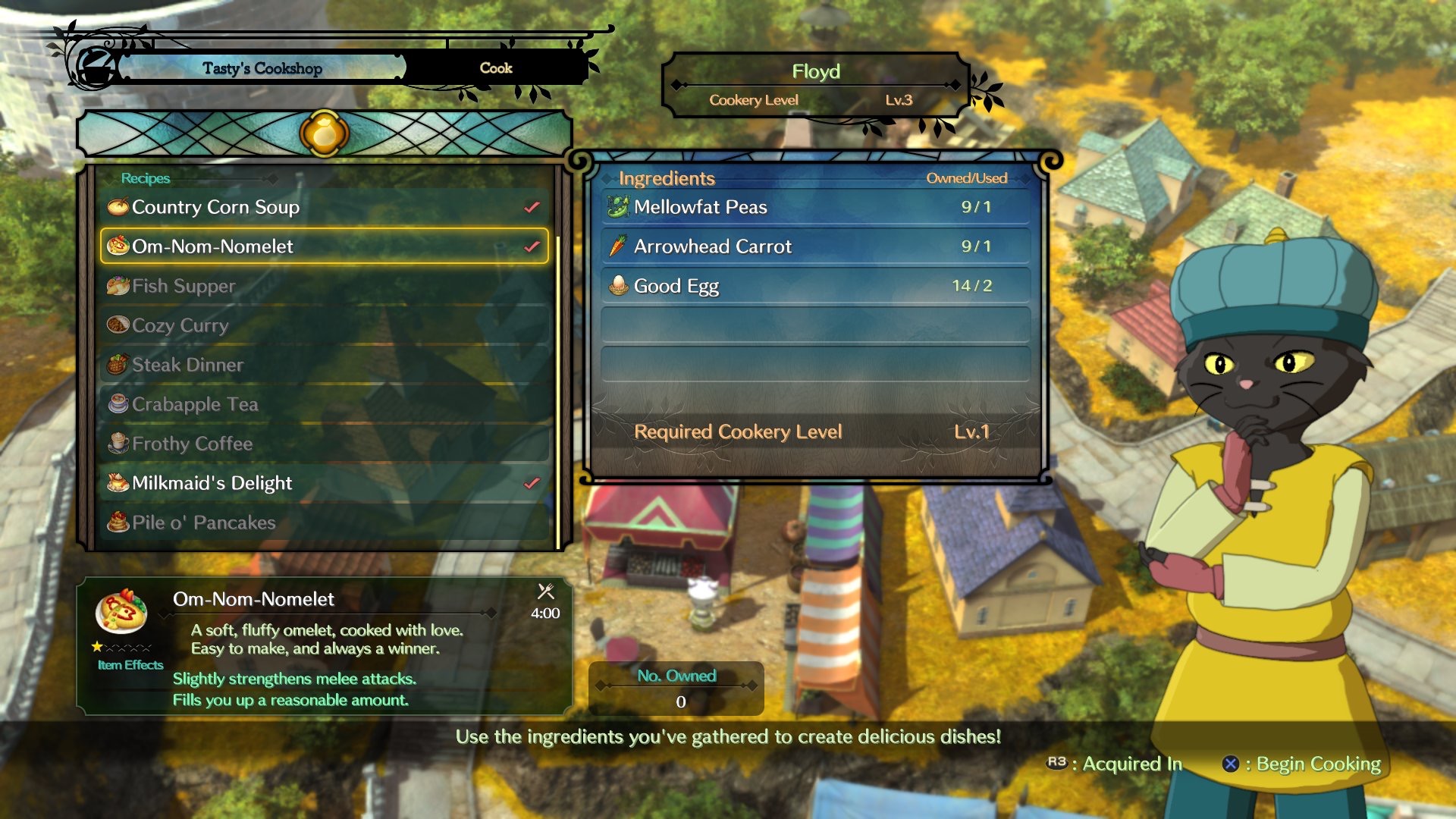Pick the Frothy Coffee recipe
1456x819 pixels.
(324, 444)
